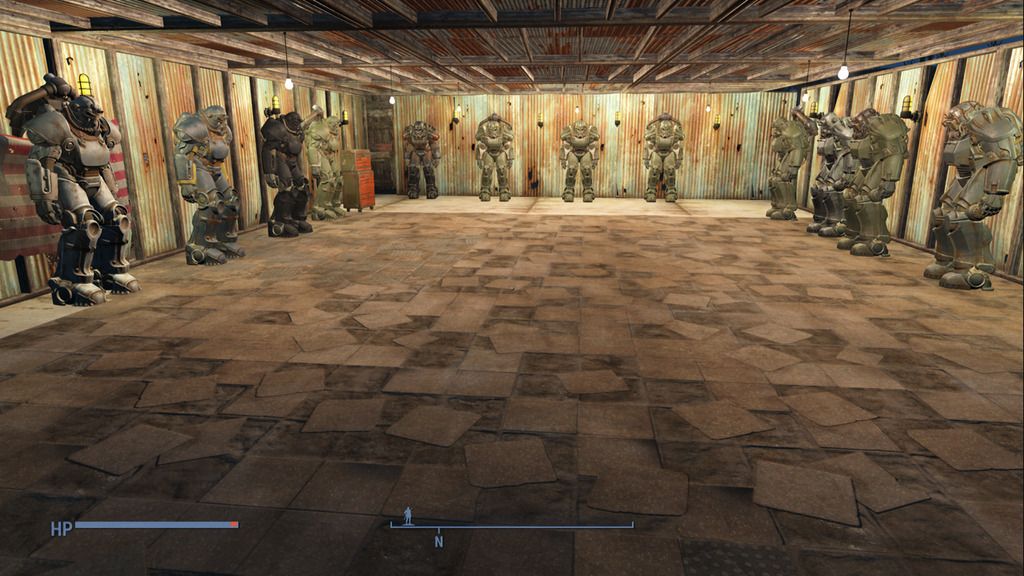Viewport: 1024px width, 576px height.
Task: Click the figure marker on the compass
Action: [407, 516]
